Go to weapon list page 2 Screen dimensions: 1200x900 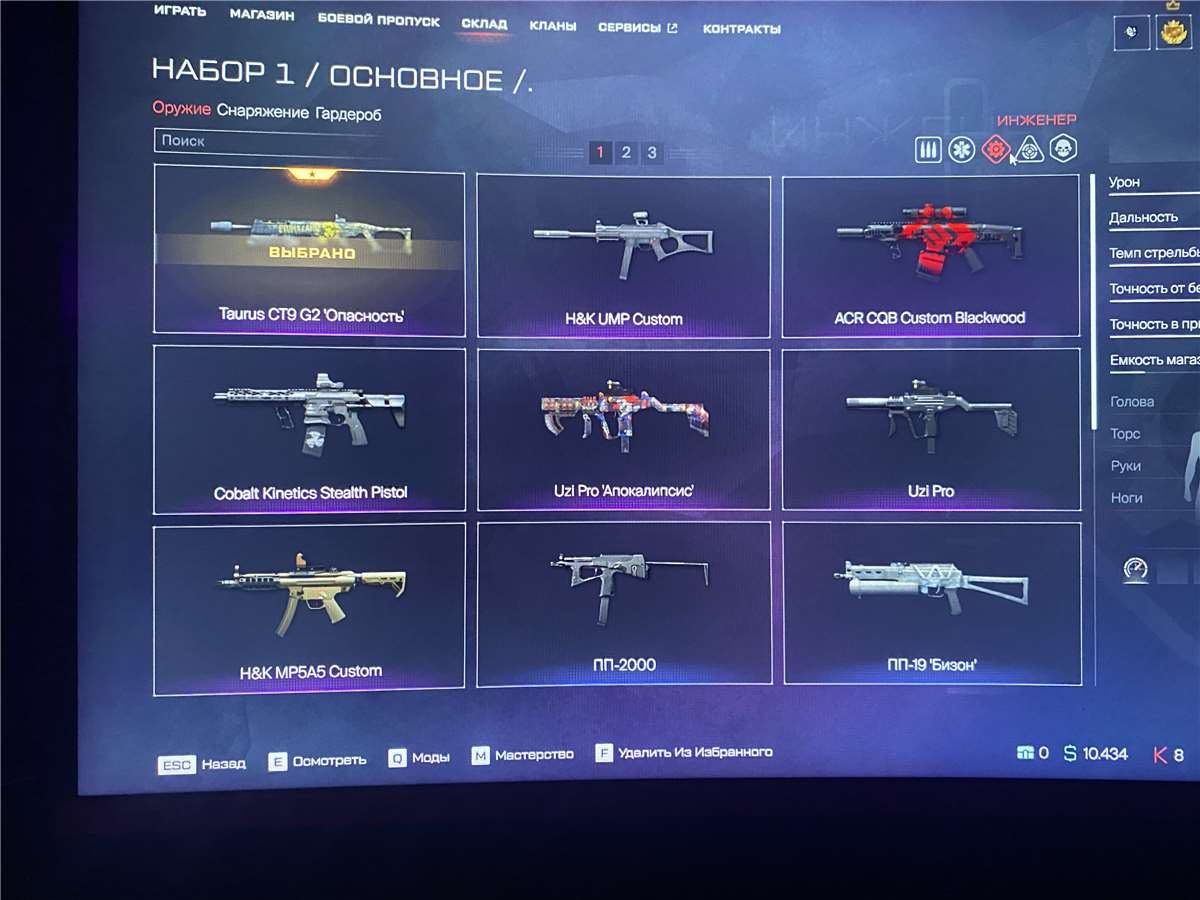[626, 152]
